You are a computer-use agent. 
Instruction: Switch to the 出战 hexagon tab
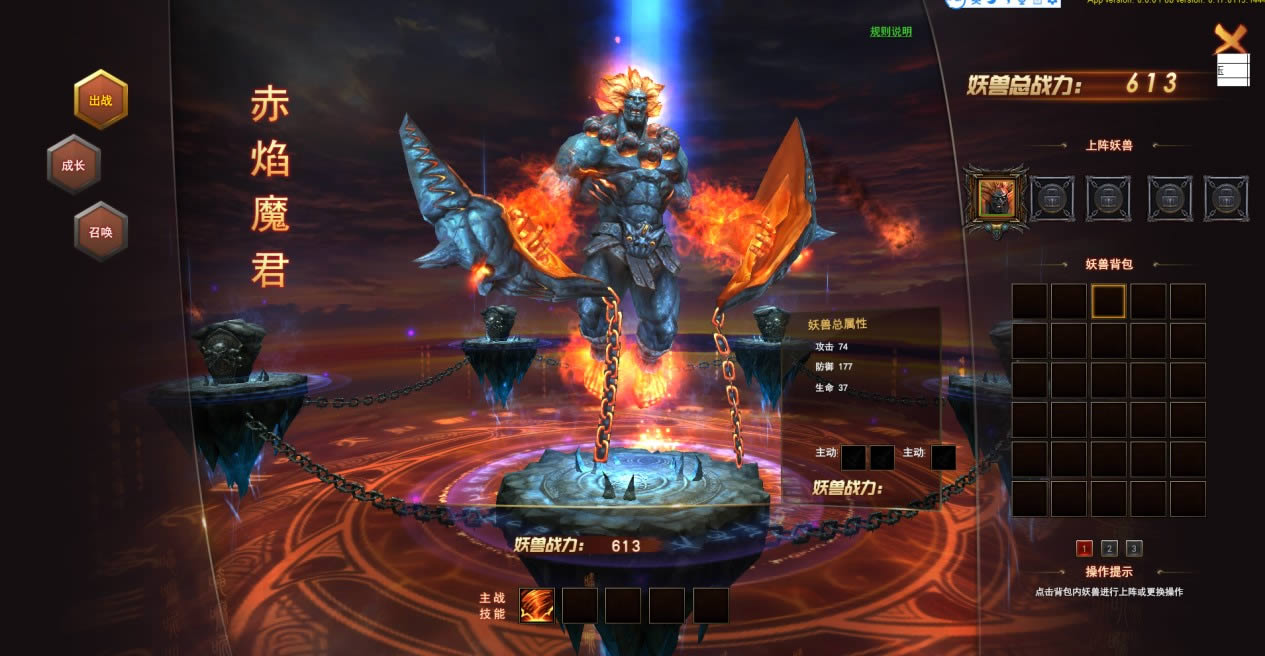[101, 100]
